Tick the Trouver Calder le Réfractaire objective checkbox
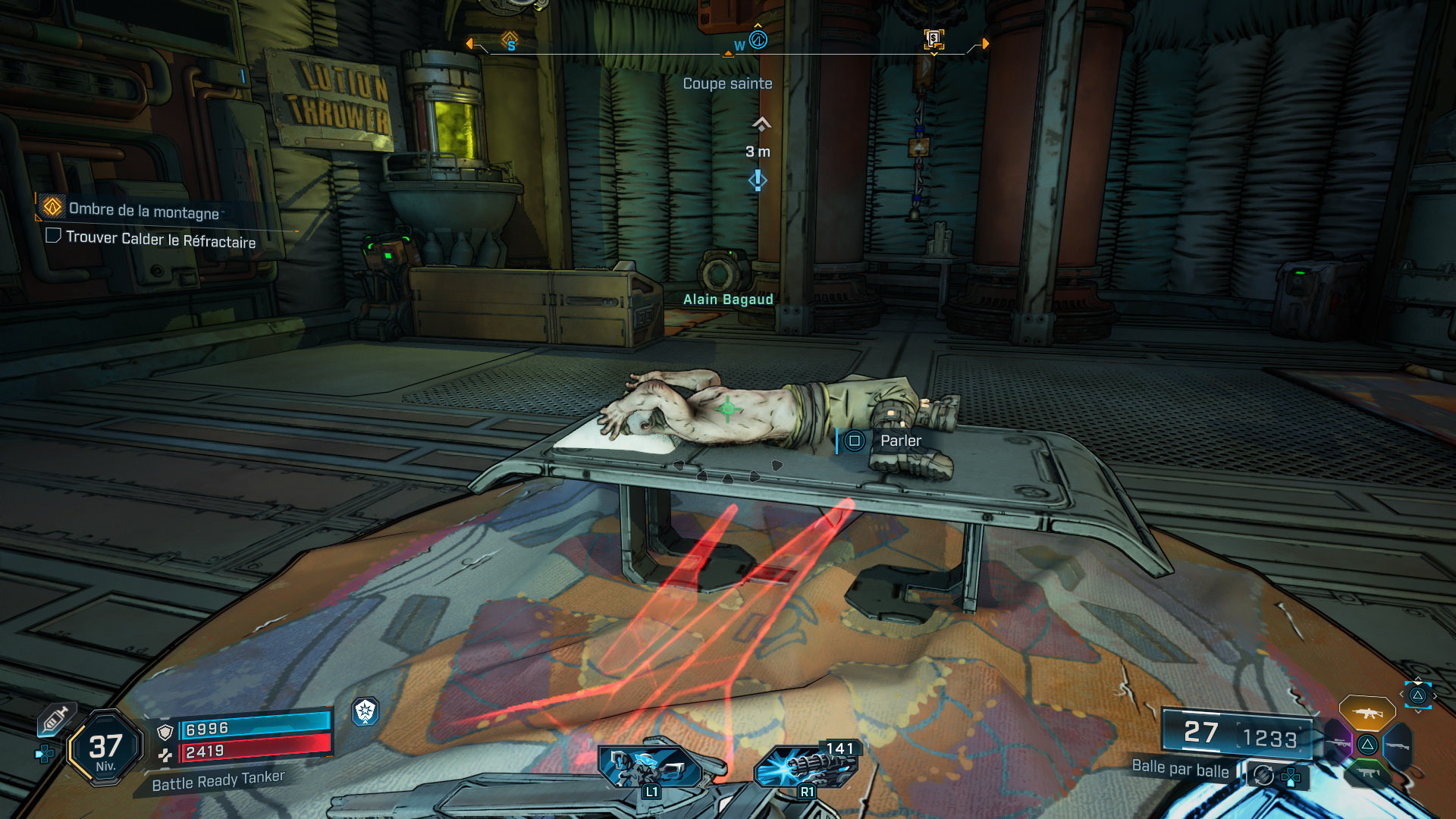 point(53,236)
